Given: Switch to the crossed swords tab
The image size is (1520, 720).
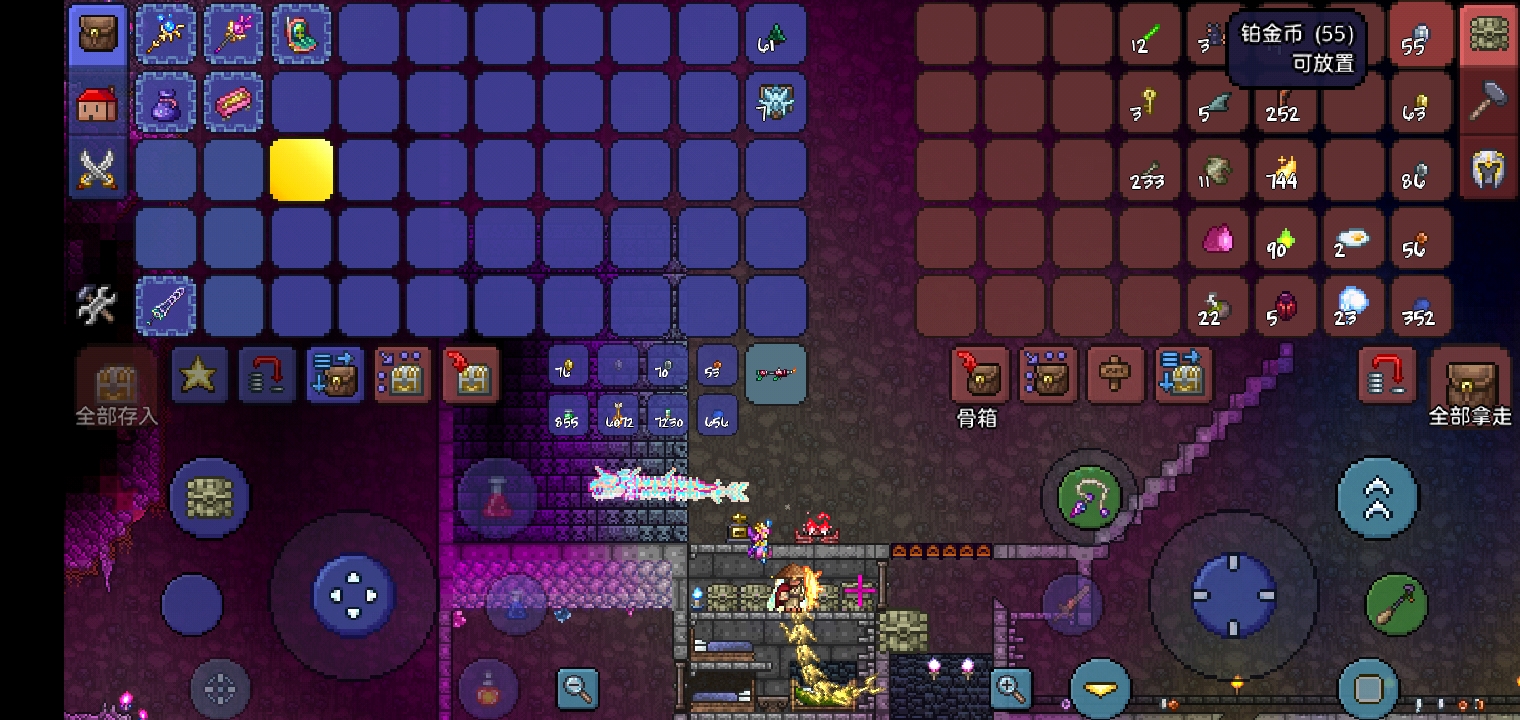Looking at the screenshot, I should click(98, 170).
